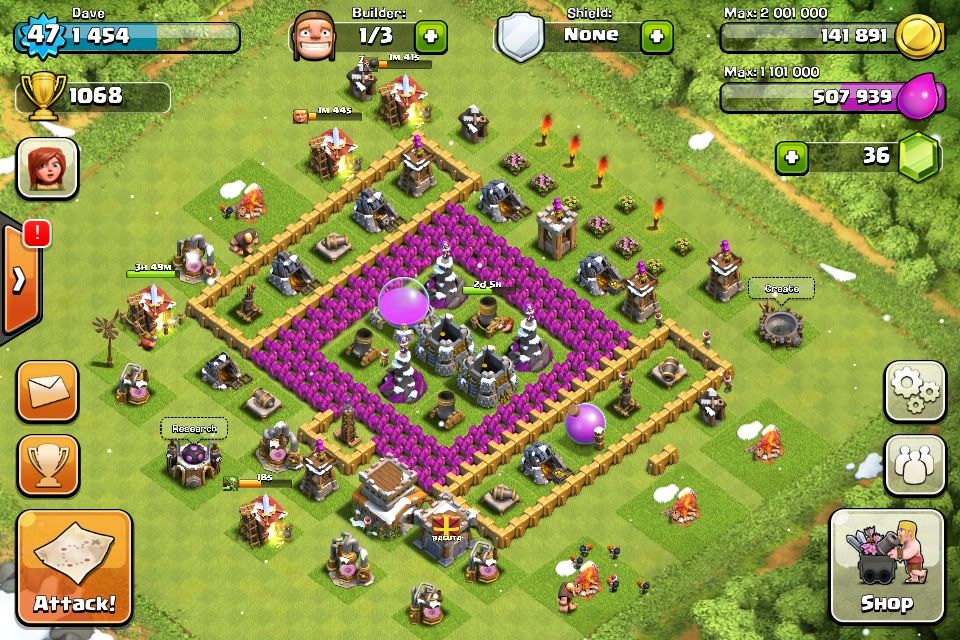Viewport: 960px width, 640px height.
Task: Add a builder with the green plus
Action: click(432, 36)
